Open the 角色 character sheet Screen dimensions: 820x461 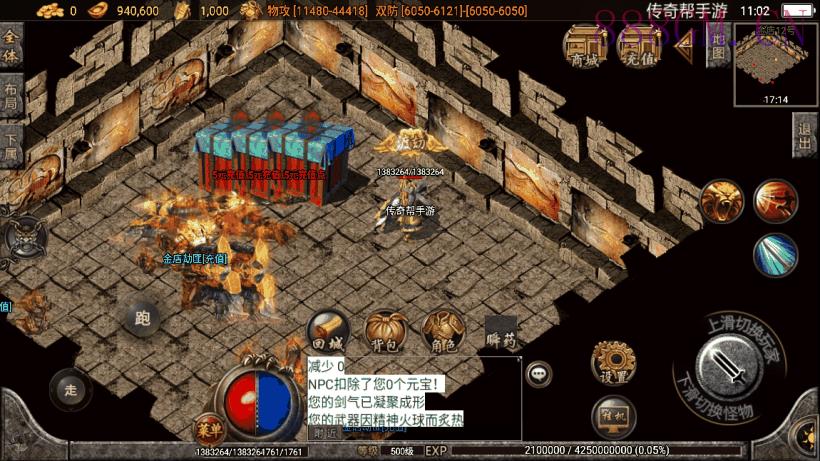(x=441, y=331)
